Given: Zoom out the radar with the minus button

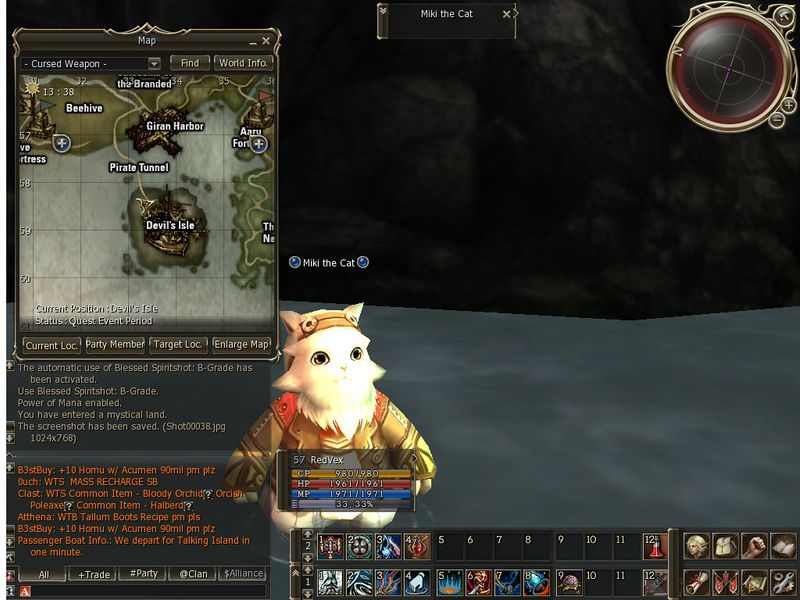Looking at the screenshot, I should coord(776,120).
